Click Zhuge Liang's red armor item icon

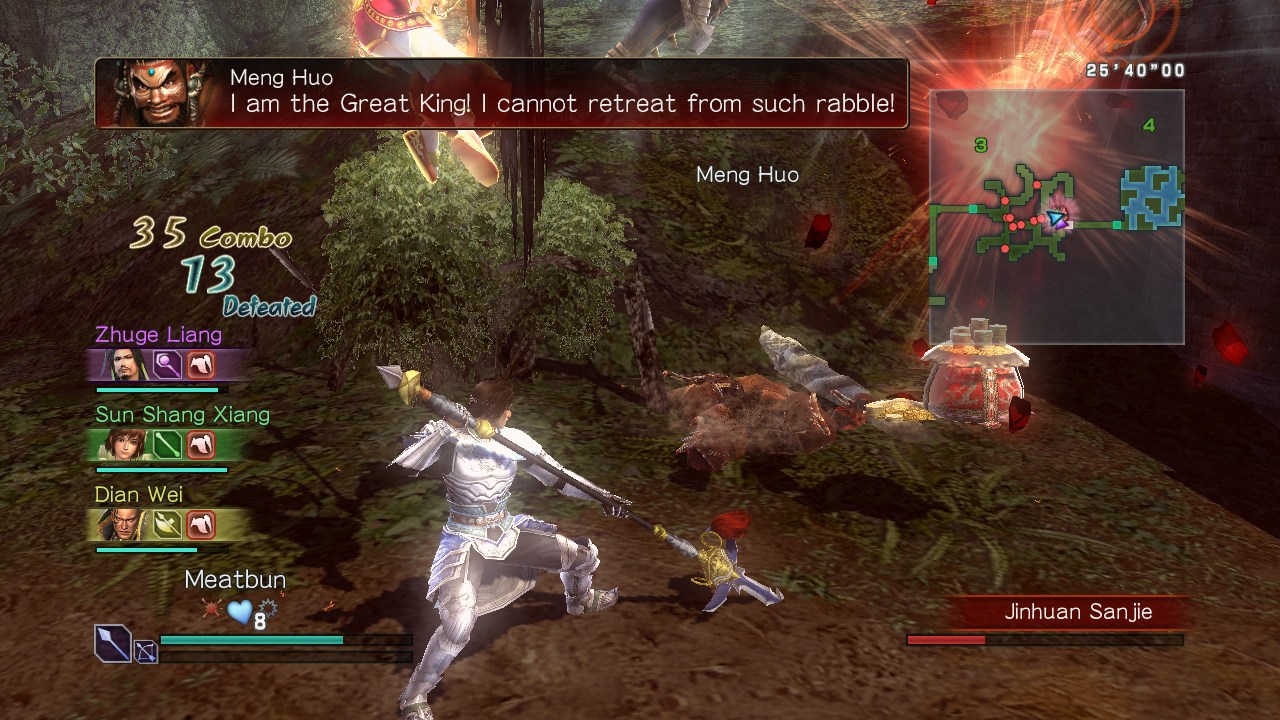pos(201,363)
